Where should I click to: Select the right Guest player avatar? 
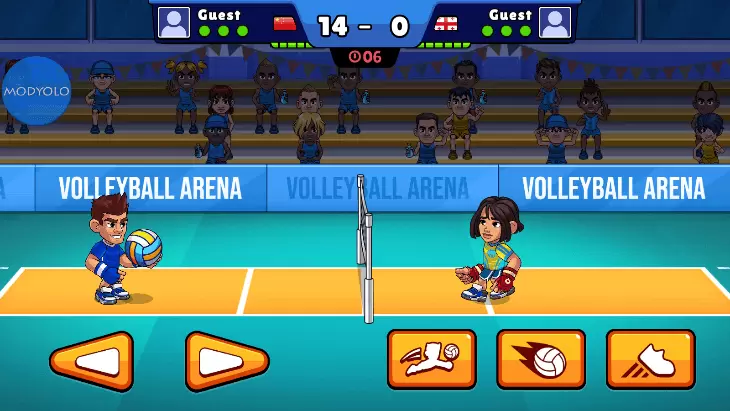coord(554,22)
